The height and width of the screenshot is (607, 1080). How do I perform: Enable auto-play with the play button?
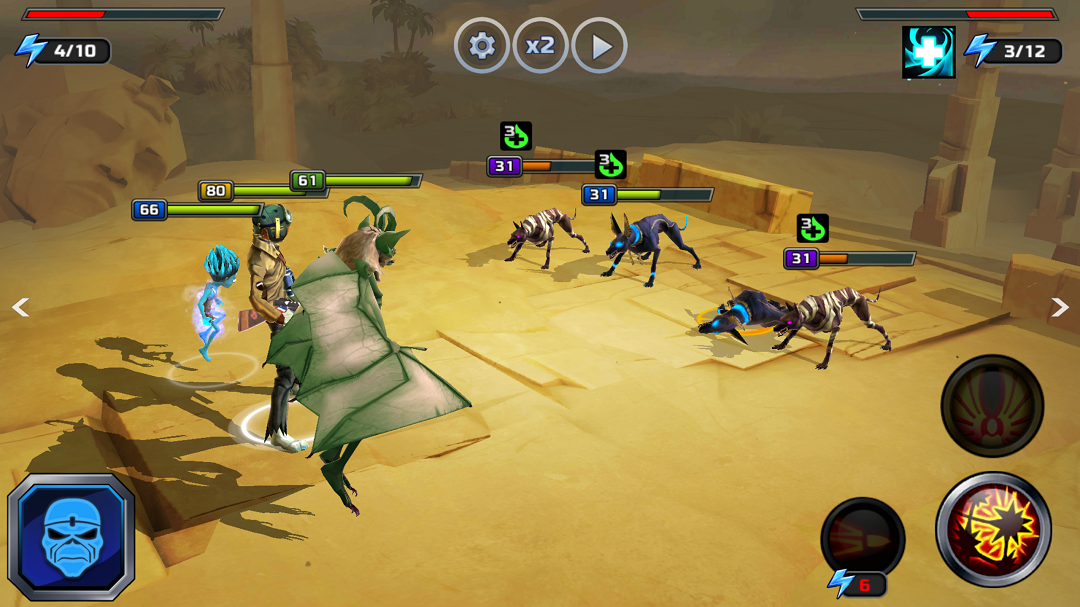600,46
